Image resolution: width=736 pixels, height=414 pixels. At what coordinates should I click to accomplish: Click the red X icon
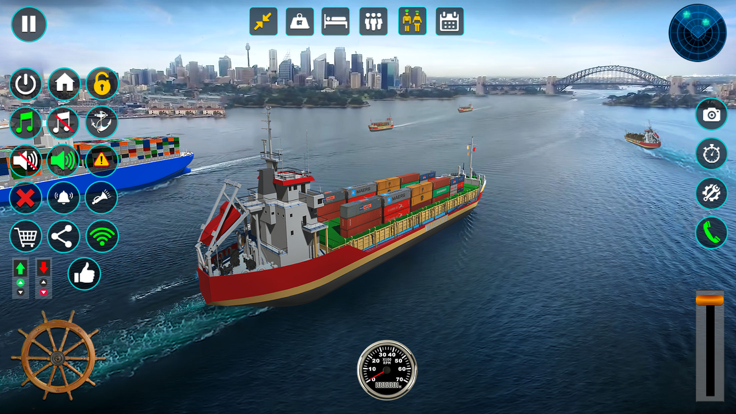(x=26, y=198)
